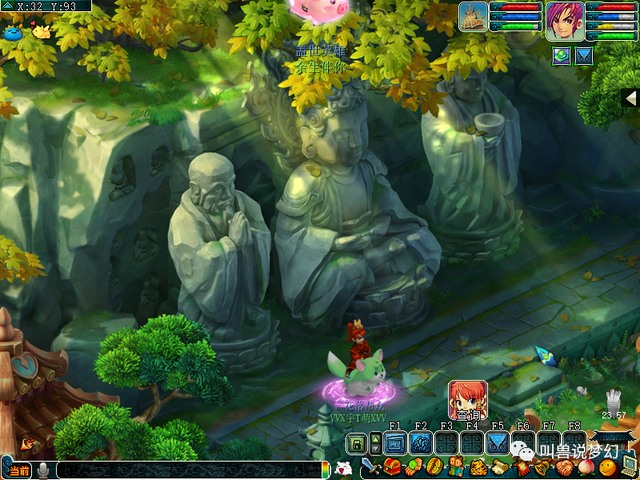Select the red-haired girl query portrait
This screenshot has height=480, width=640.
[x=467, y=399]
